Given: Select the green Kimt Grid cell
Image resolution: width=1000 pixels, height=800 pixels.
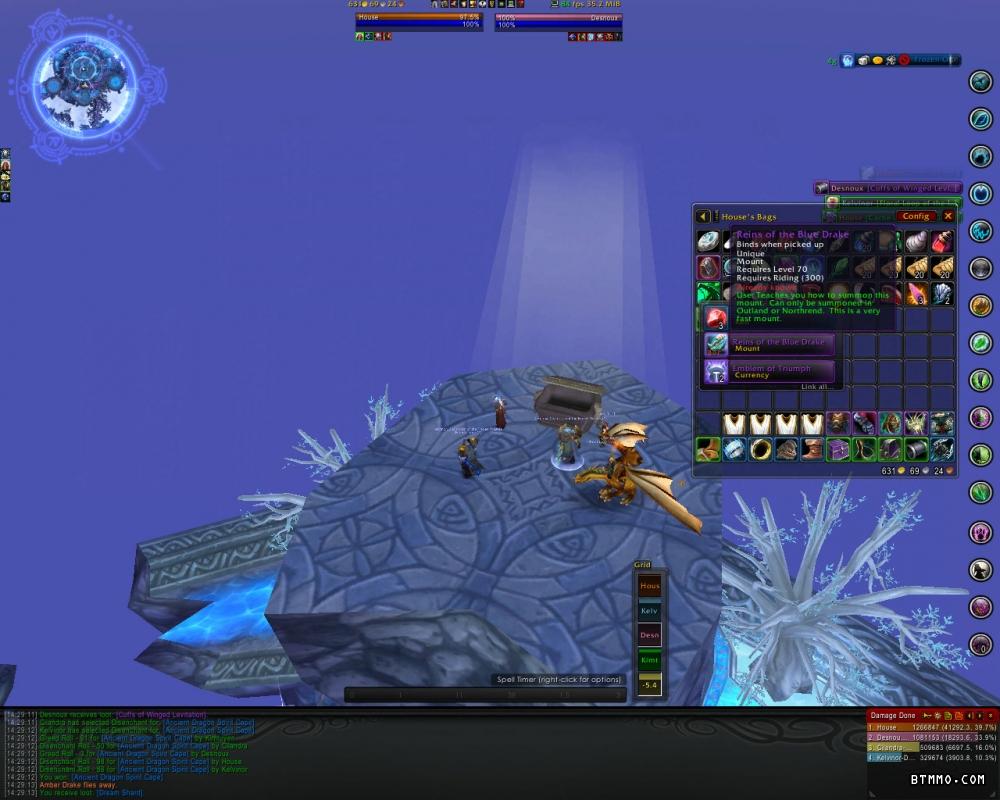Looking at the screenshot, I should 650,660.
